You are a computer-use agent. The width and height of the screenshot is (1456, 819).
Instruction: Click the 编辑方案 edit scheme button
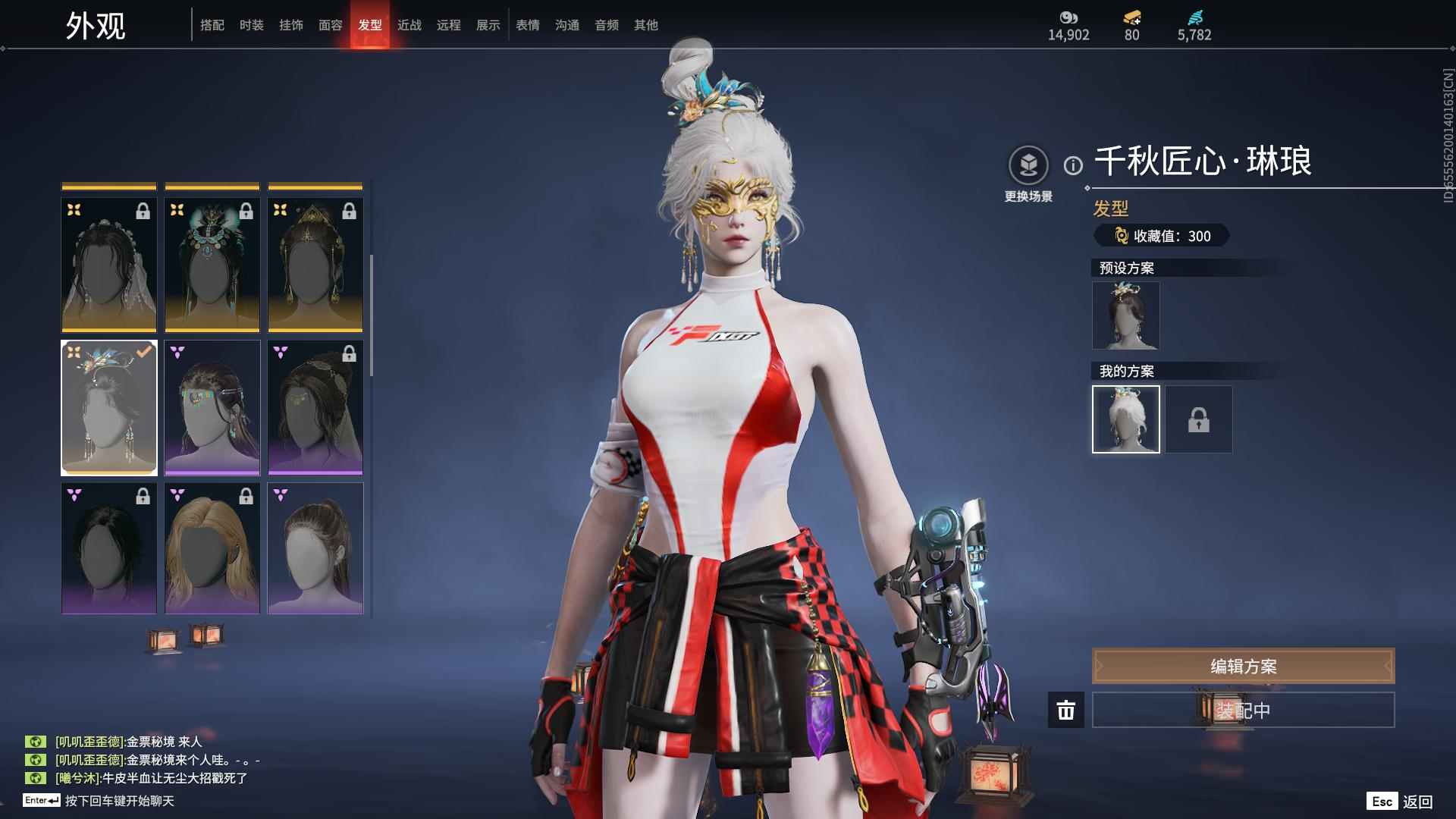[x=1243, y=666]
